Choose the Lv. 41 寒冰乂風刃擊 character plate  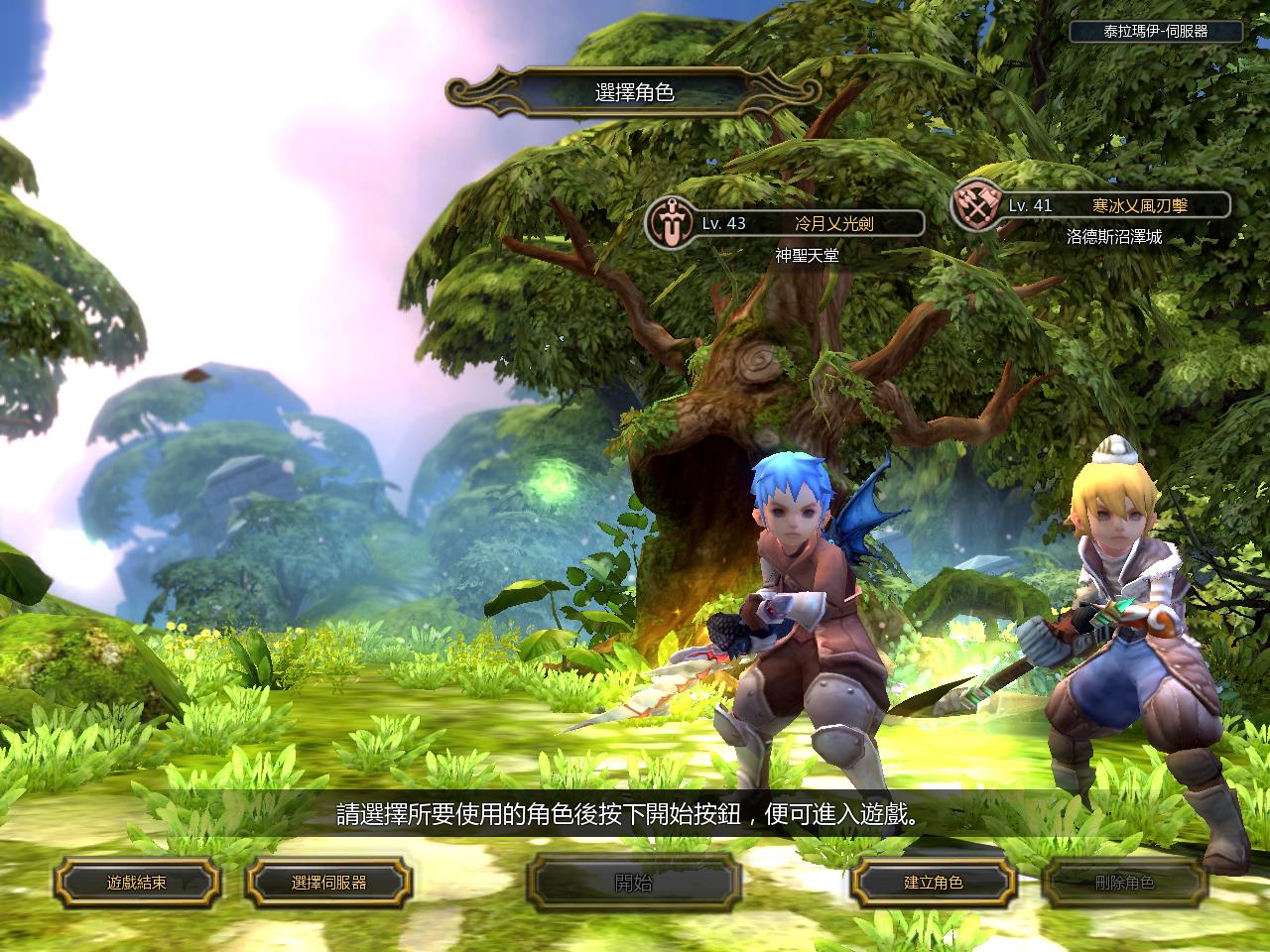(x=1091, y=205)
